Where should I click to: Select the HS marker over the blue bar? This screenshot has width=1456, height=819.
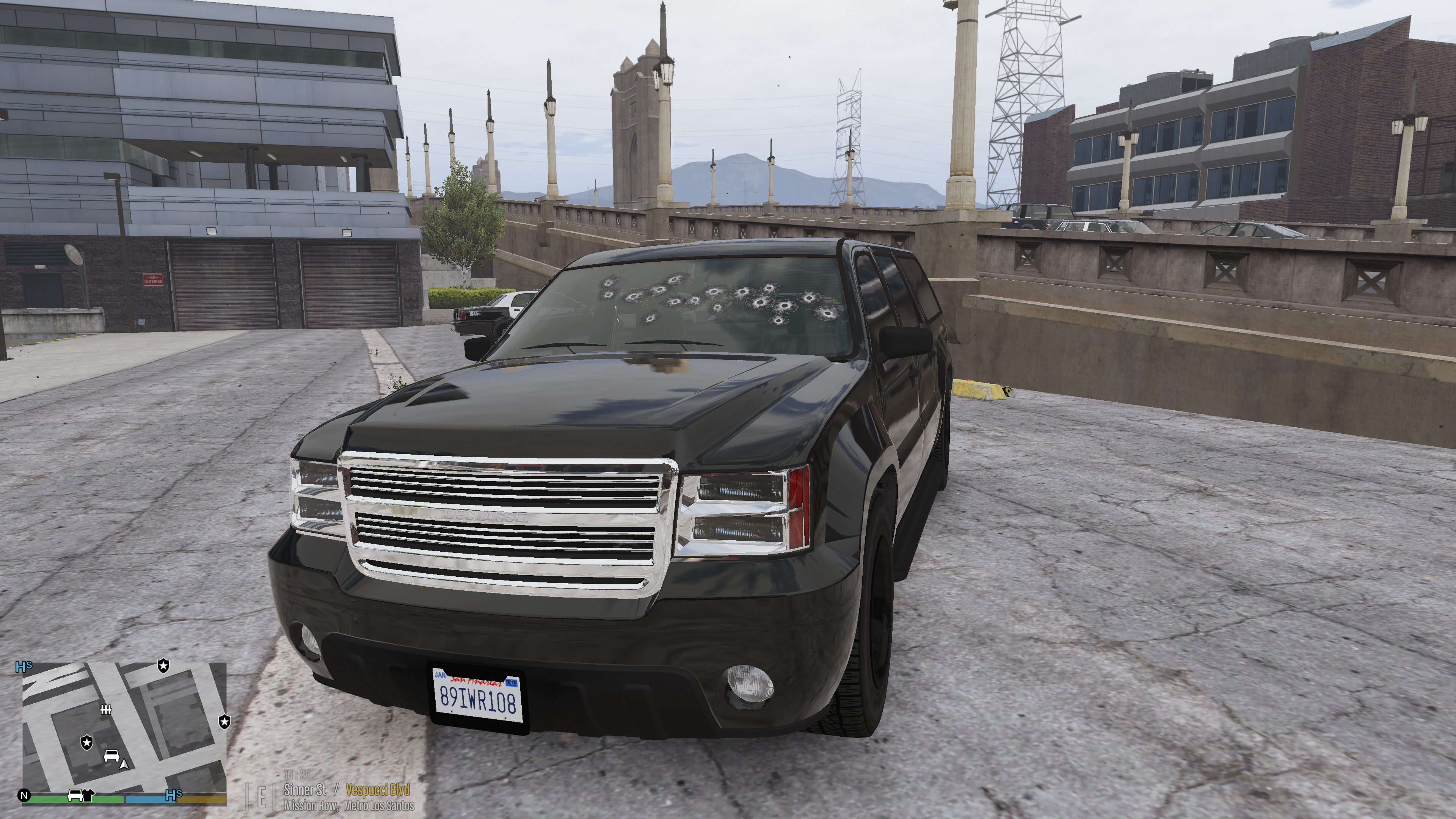174,795
